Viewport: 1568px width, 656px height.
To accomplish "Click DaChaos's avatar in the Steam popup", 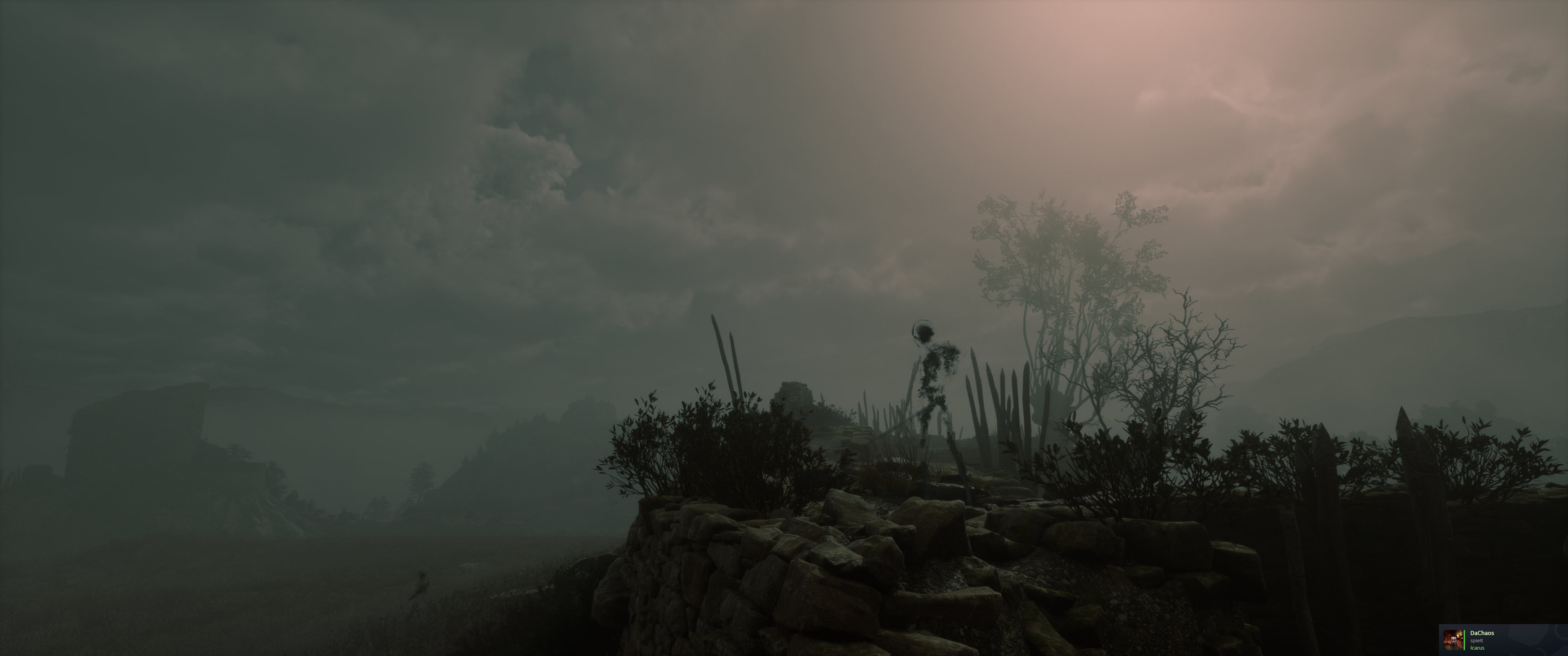I will [x=1454, y=640].
